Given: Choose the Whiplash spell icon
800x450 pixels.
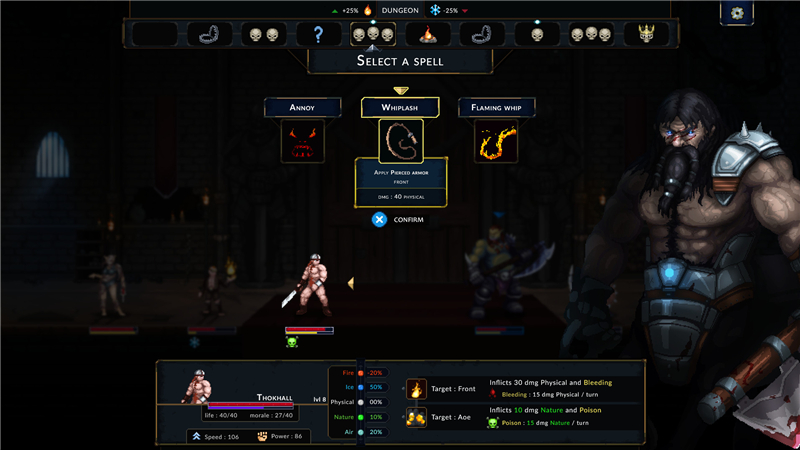Looking at the screenshot, I should (x=400, y=141).
